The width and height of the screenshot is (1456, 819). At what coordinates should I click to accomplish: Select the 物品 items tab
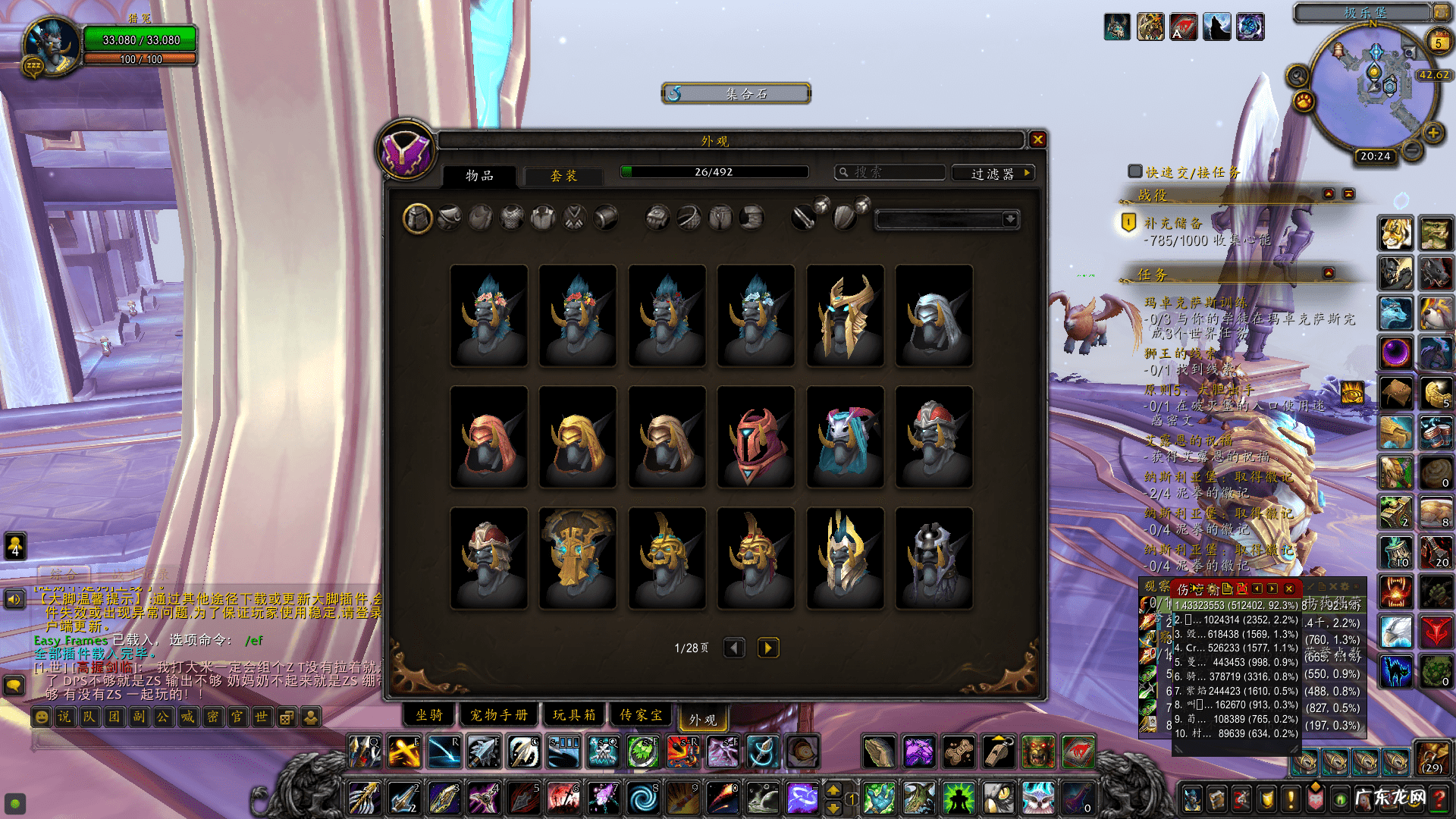click(479, 176)
